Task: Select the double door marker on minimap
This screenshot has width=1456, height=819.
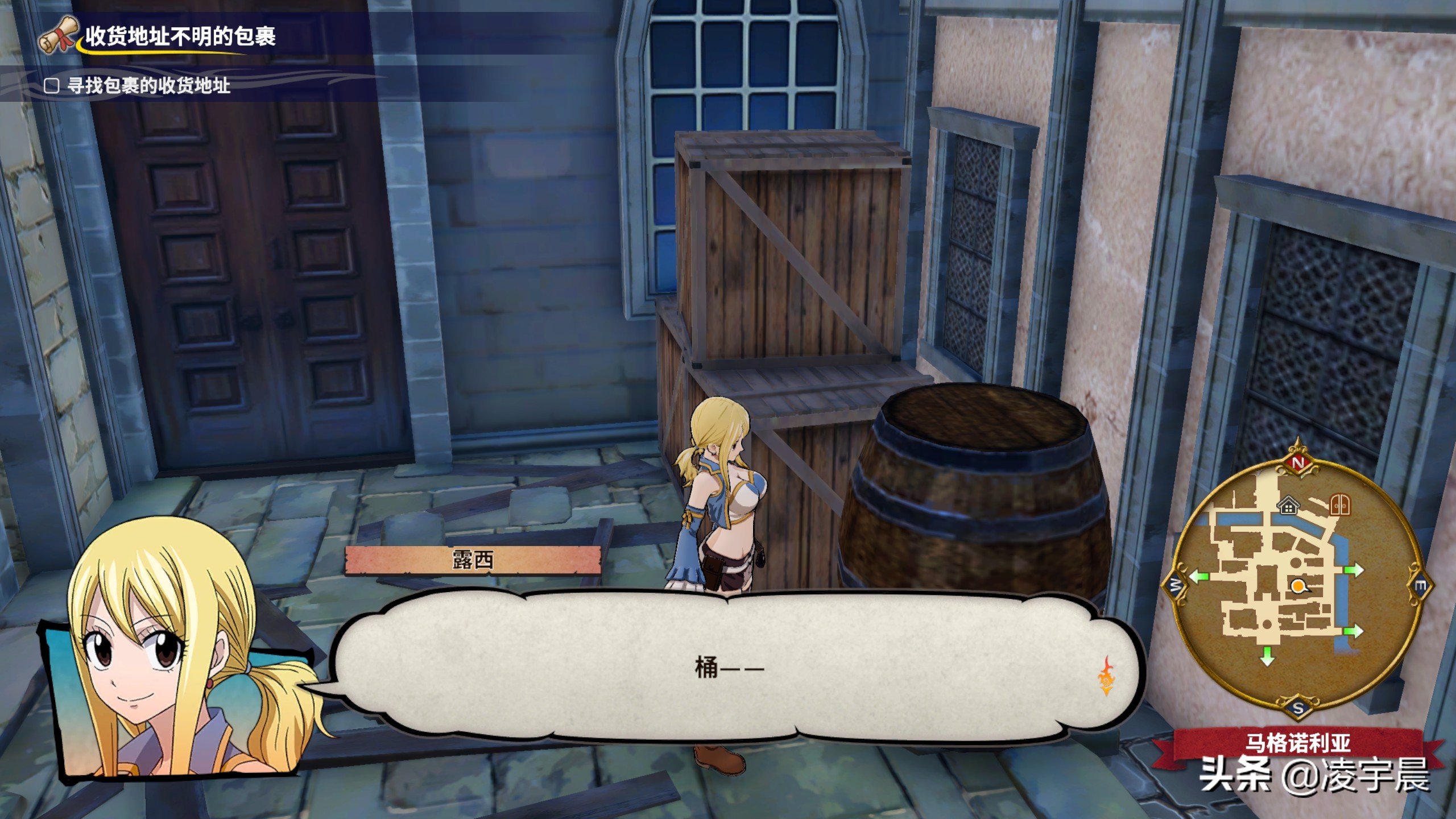Action: pyautogui.click(x=1340, y=504)
